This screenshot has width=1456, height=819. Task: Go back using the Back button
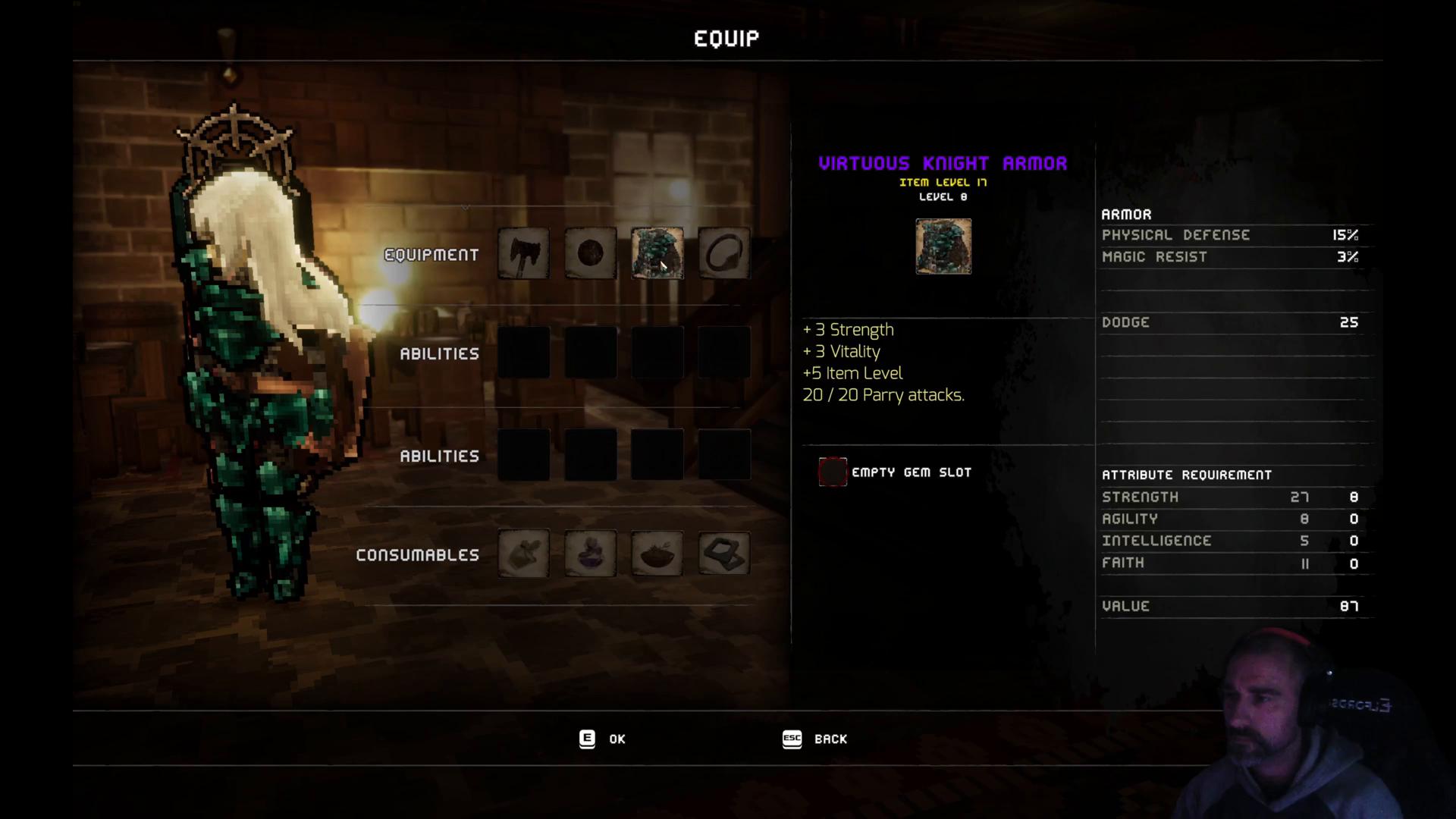click(815, 739)
